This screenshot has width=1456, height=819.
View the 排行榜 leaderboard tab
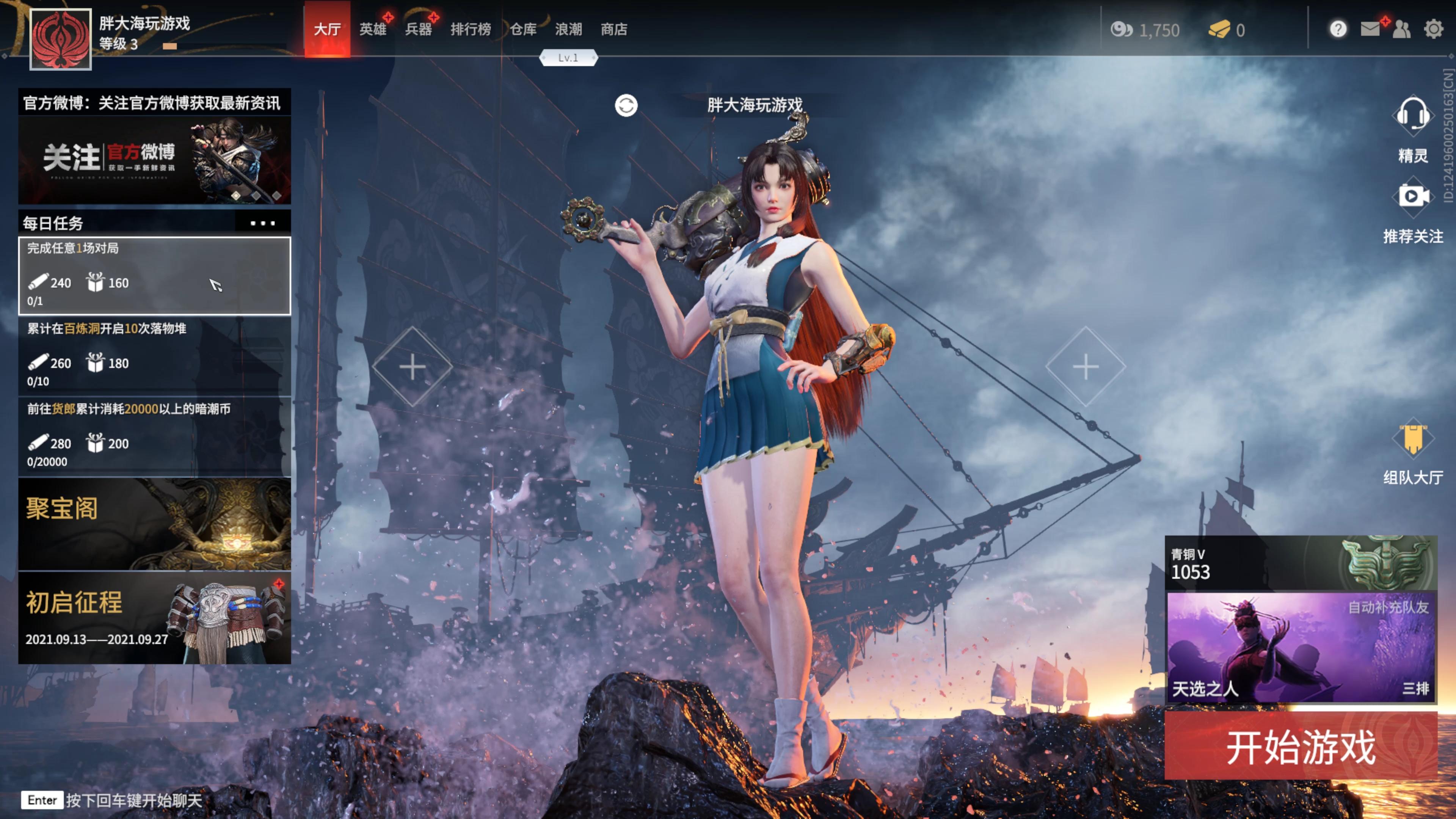coord(470,30)
